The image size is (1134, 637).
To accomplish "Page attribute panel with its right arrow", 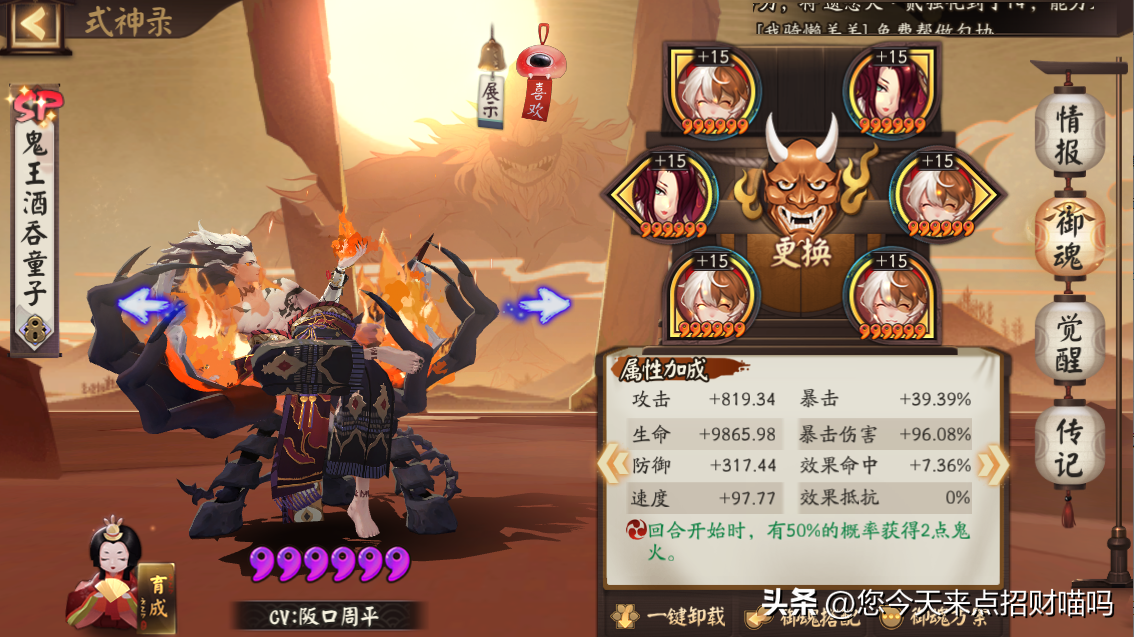I will 991,463.
